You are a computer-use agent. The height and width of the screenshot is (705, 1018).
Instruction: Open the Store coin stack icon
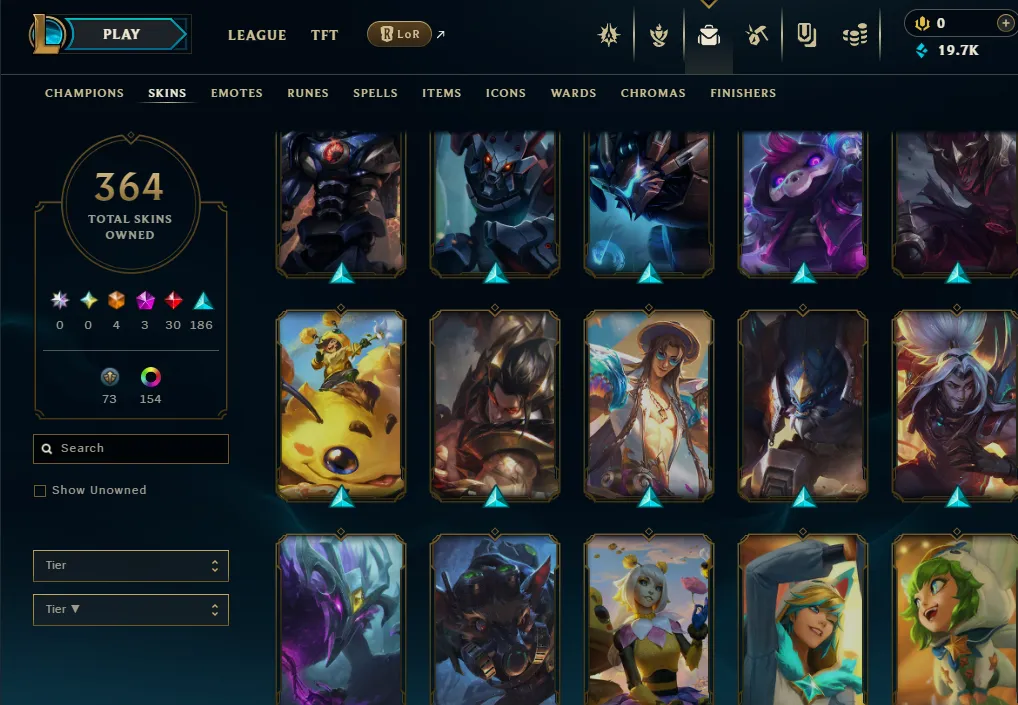coord(854,36)
